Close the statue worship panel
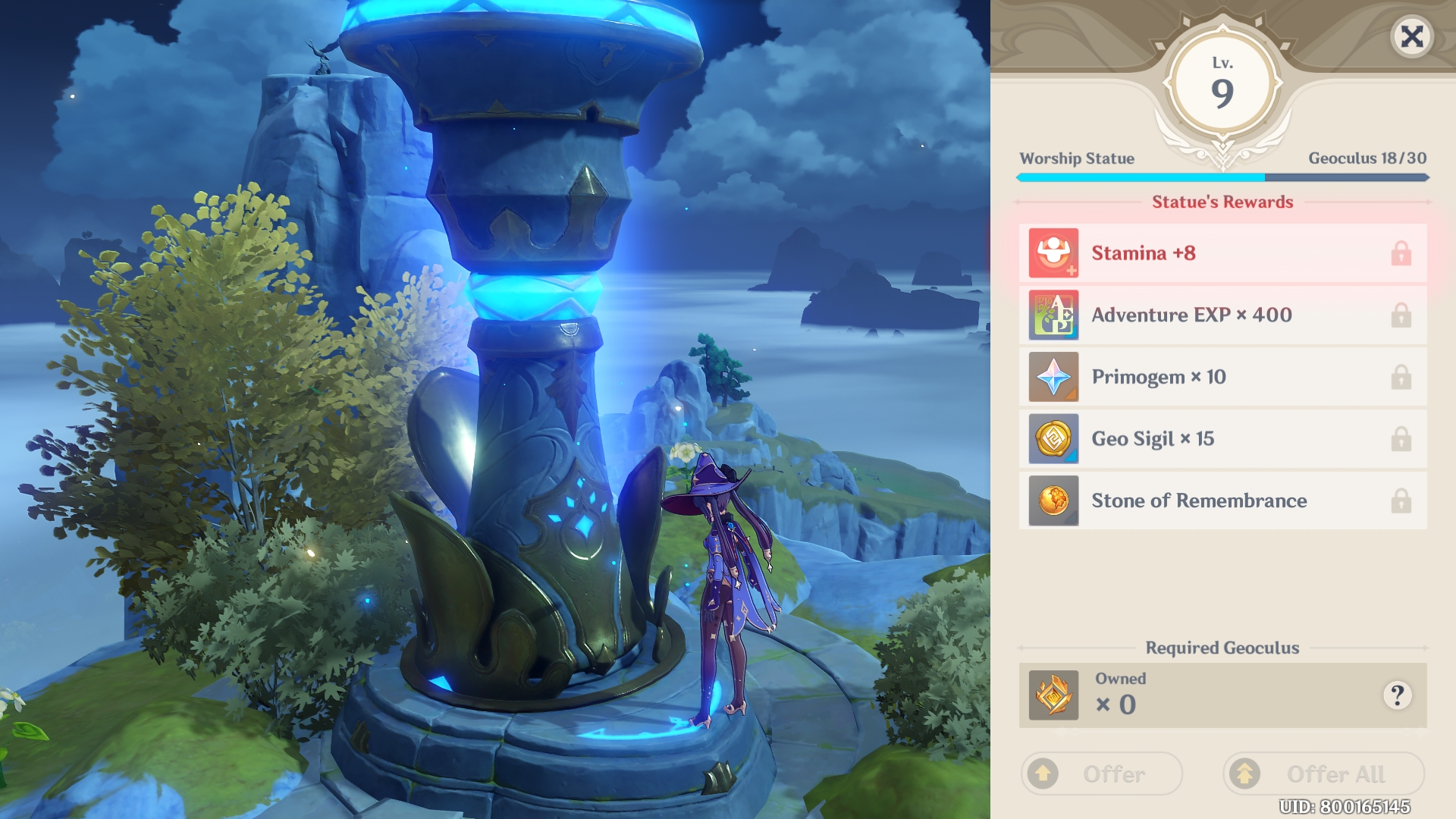1456x819 pixels. [x=1411, y=36]
